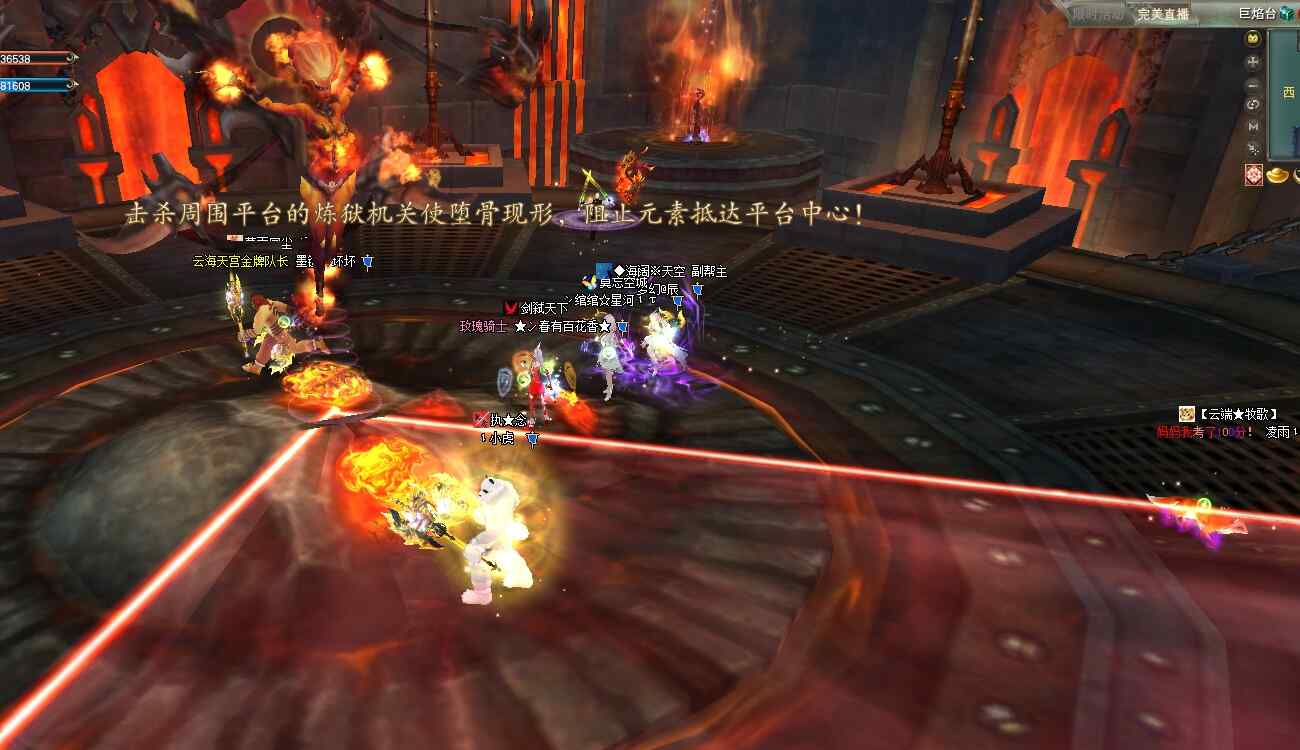Click the sparkle button under the M button
Viewport: 1300px width, 750px height.
[1253, 149]
